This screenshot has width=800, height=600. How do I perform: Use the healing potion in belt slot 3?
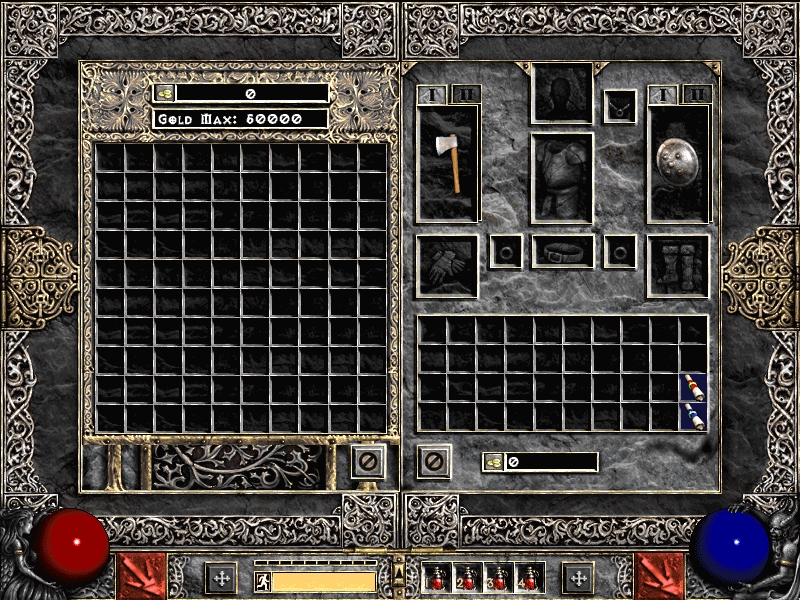498,578
